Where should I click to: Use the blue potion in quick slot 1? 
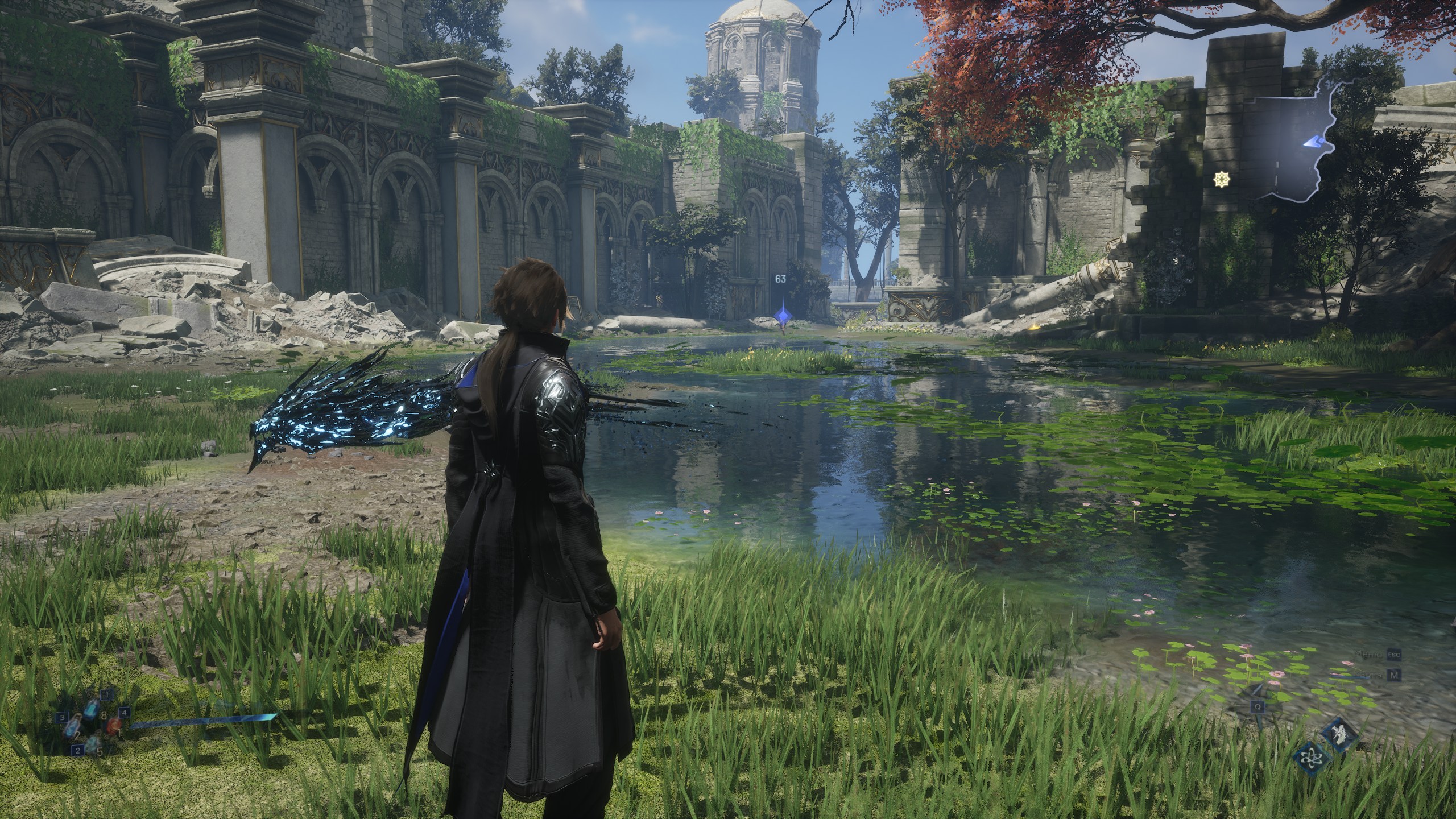click(92, 709)
